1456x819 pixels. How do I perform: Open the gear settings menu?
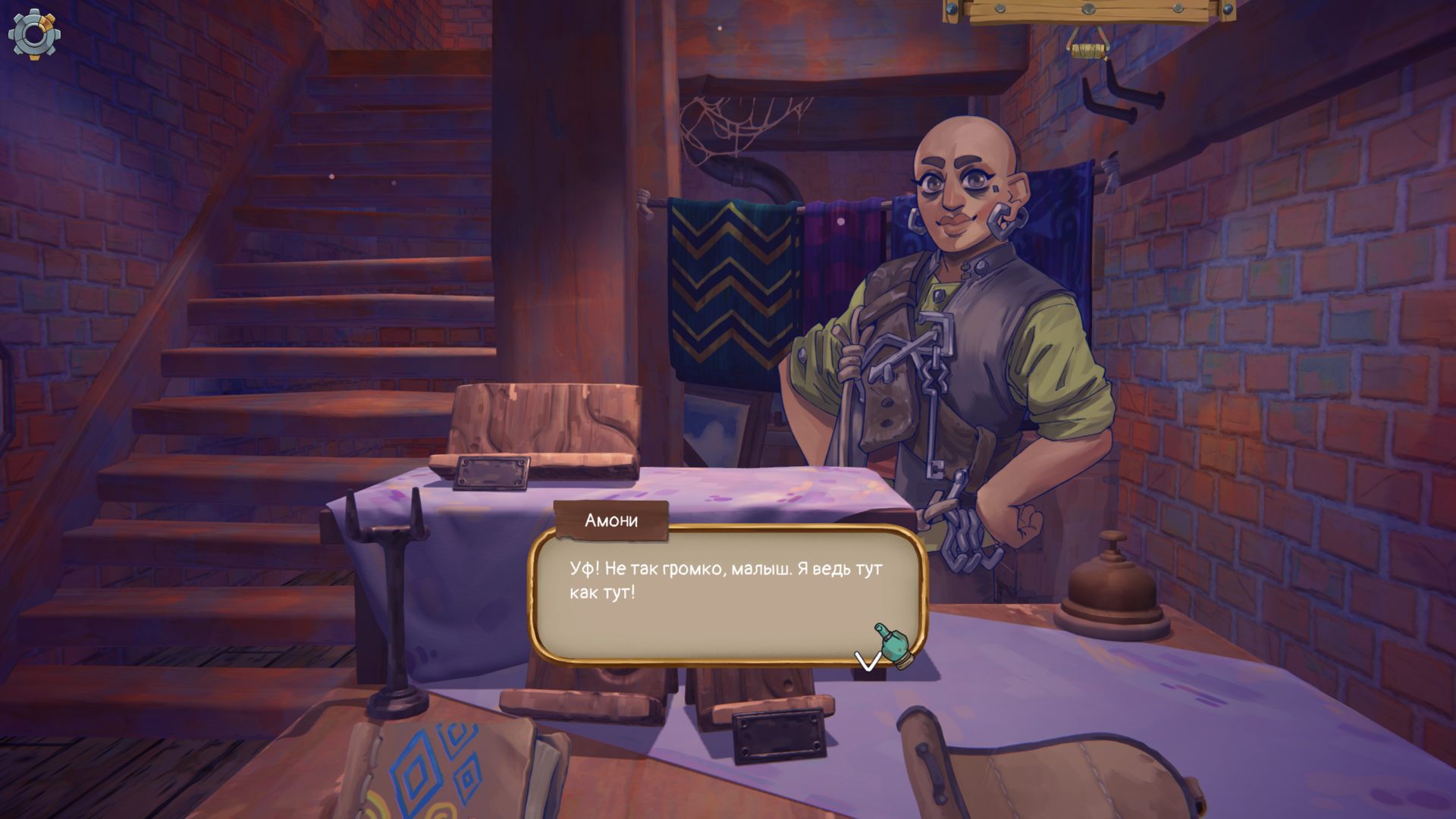[34, 34]
